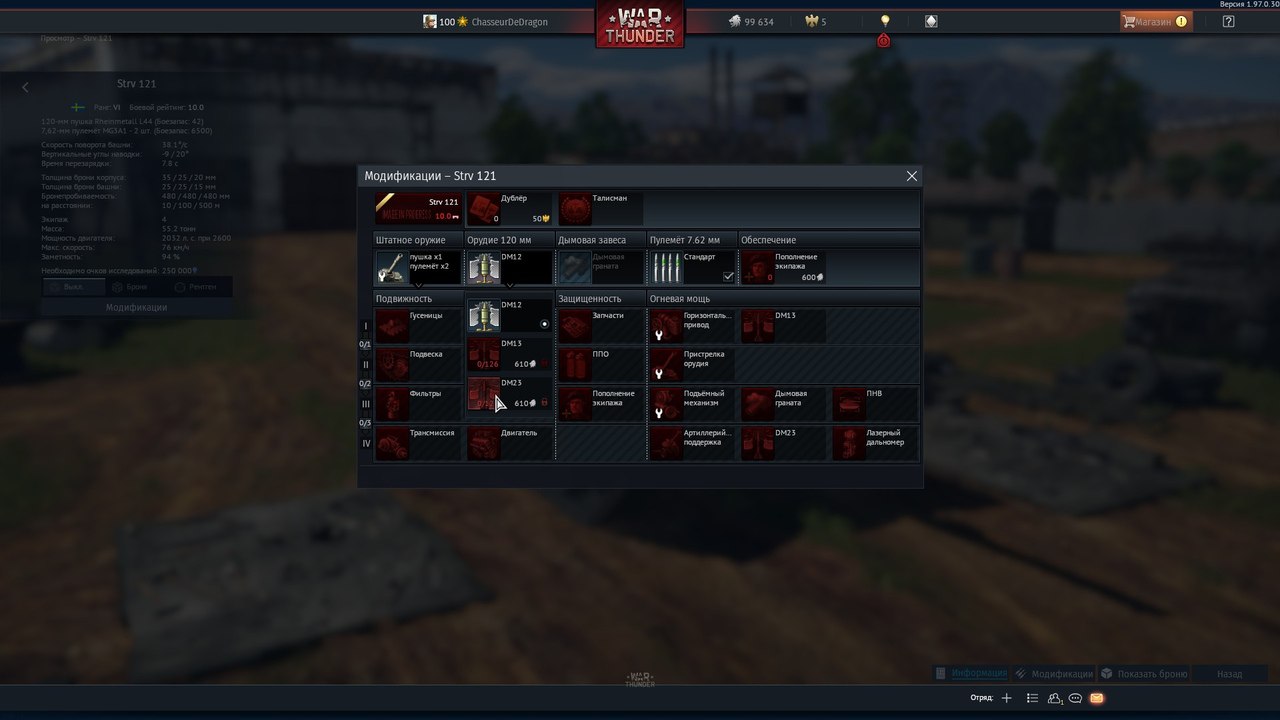Click the Назад back button
This screenshot has width=1280, height=720.
(1229, 674)
